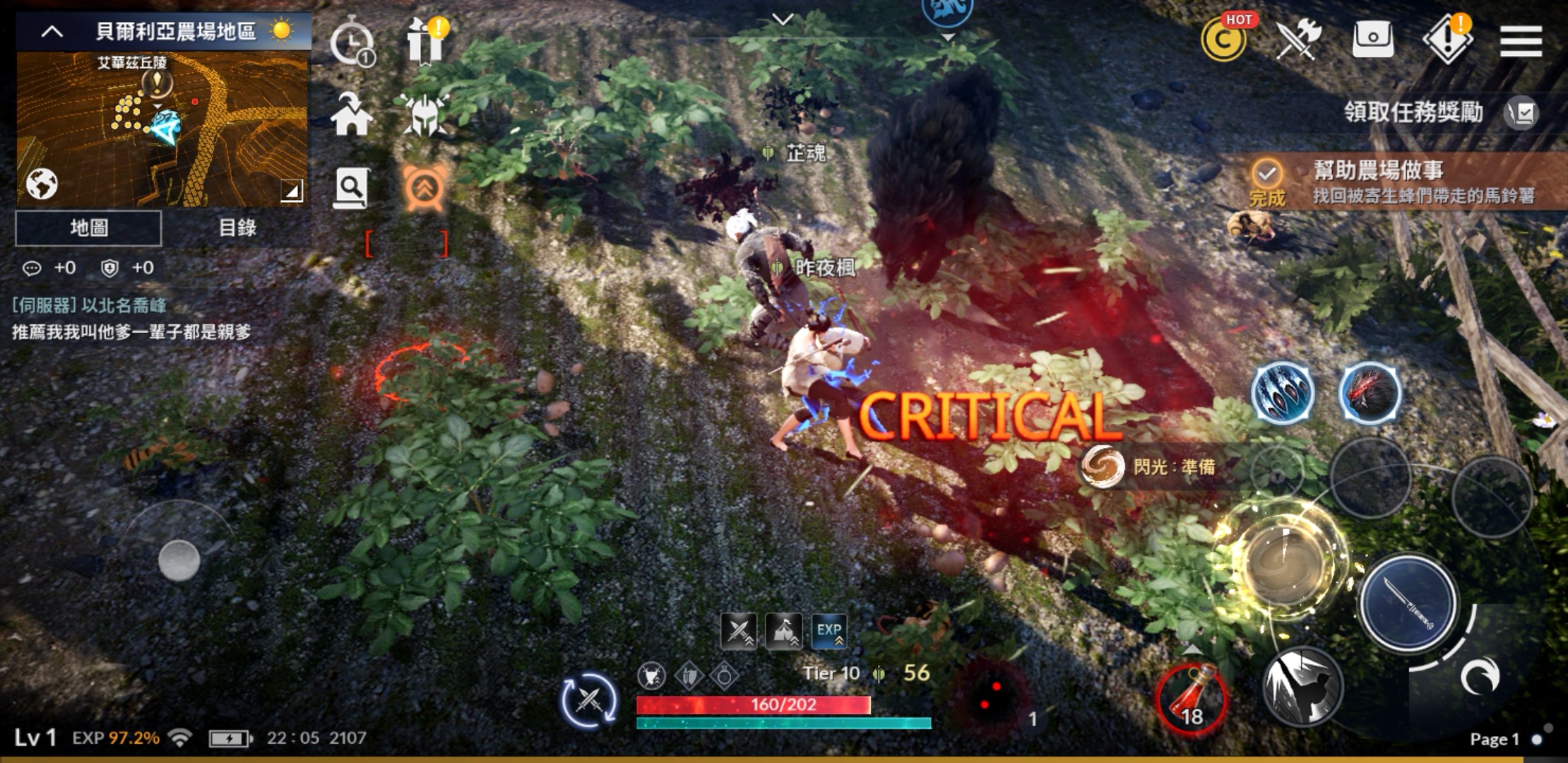Open the crossed sword and axe menu
Screen dimensions: 1568x763
click(x=1297, y=39)
